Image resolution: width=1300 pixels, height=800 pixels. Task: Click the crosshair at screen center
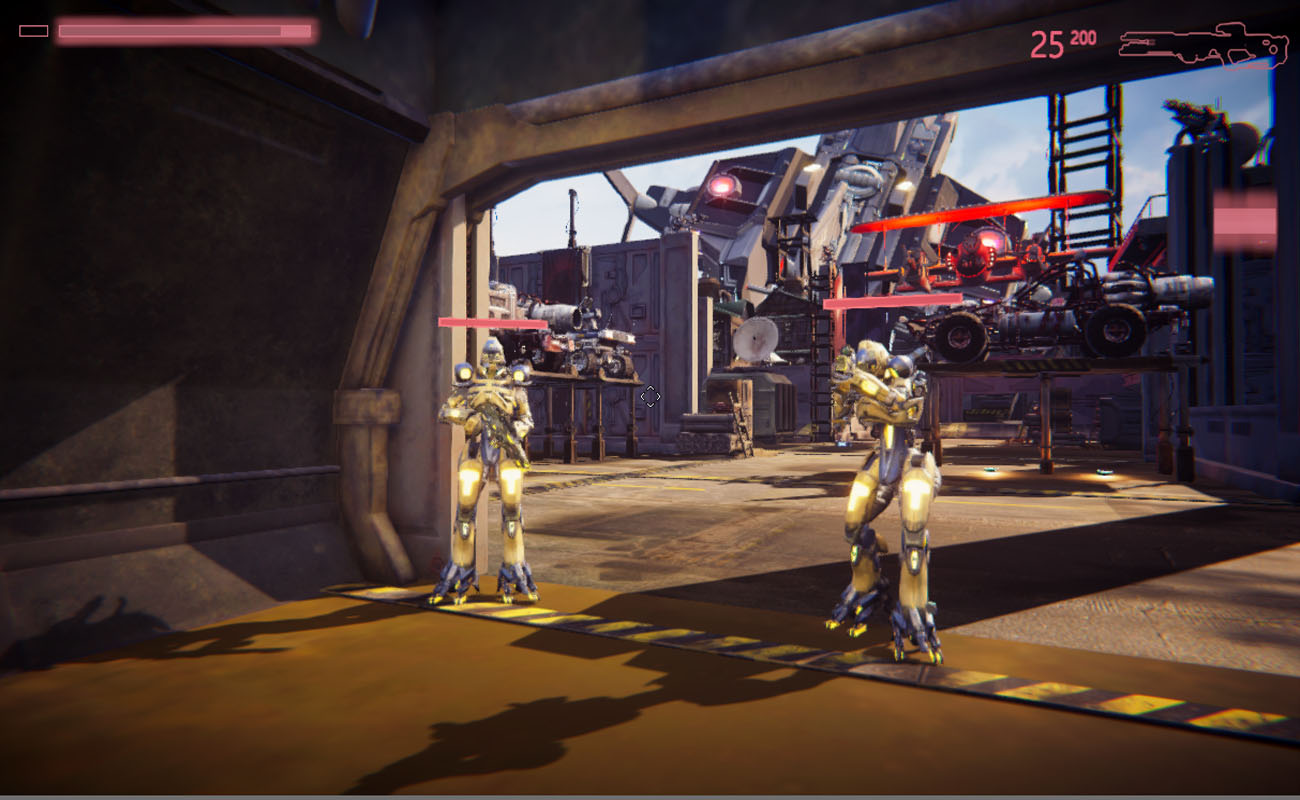(651, 396)
